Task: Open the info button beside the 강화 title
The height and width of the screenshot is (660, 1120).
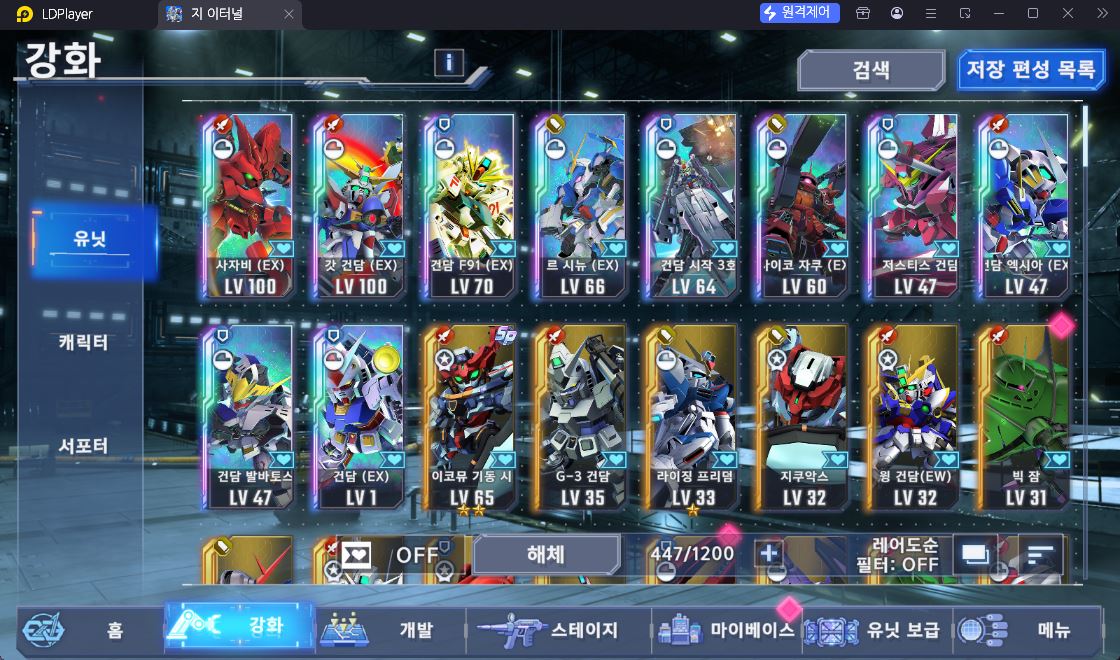Action: click(448, 63)
